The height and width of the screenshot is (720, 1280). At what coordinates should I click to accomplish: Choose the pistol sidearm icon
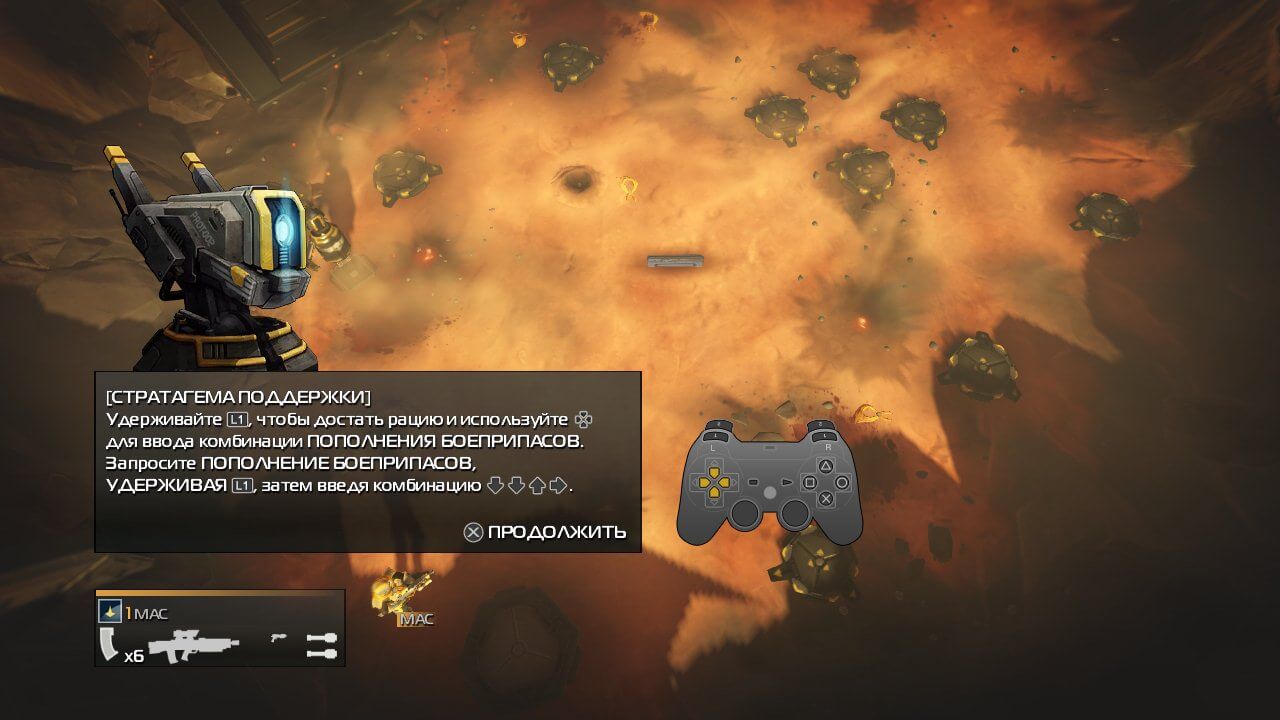coord(279,636)
